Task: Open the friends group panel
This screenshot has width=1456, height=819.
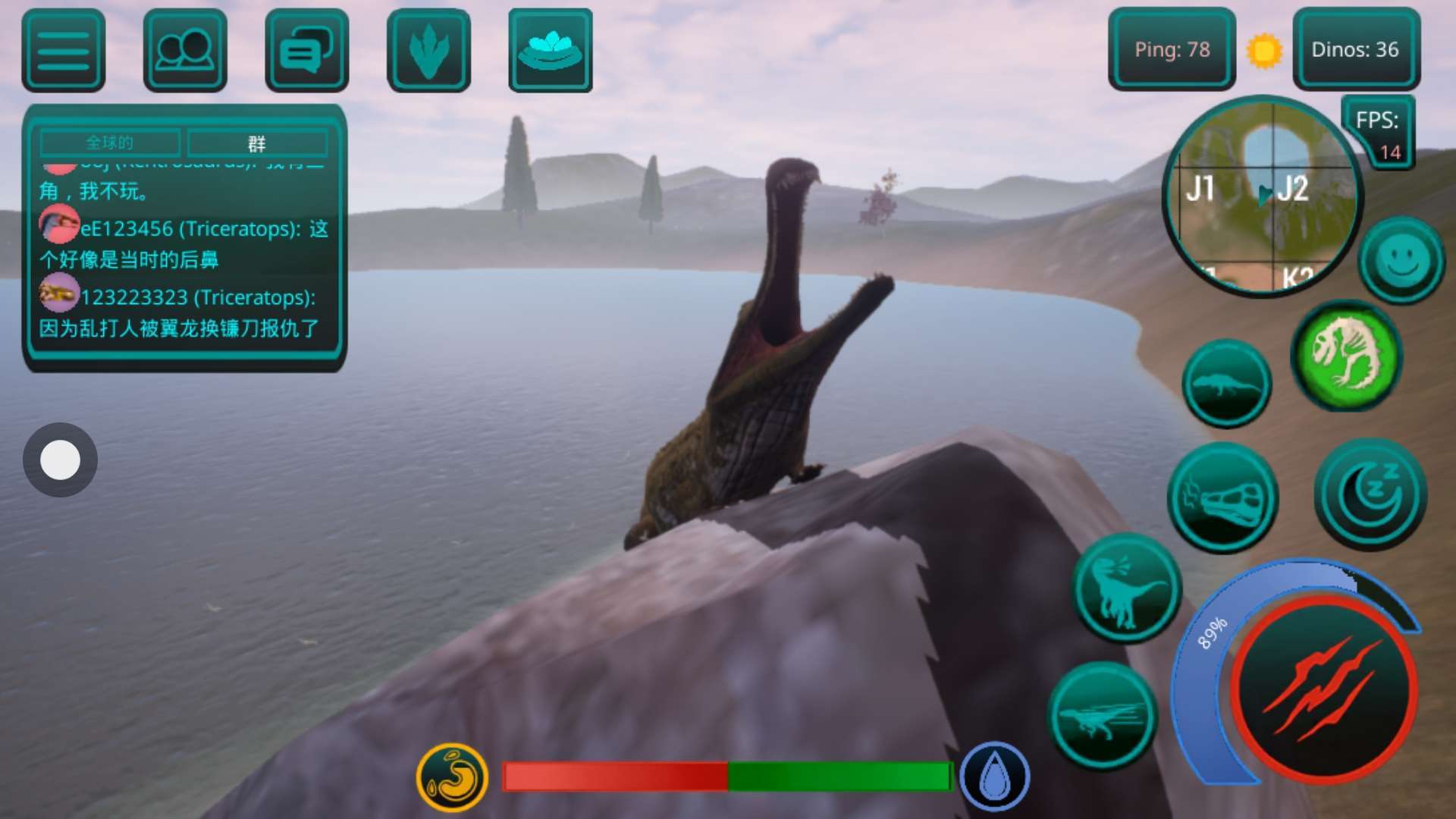Action: [185, 50]
